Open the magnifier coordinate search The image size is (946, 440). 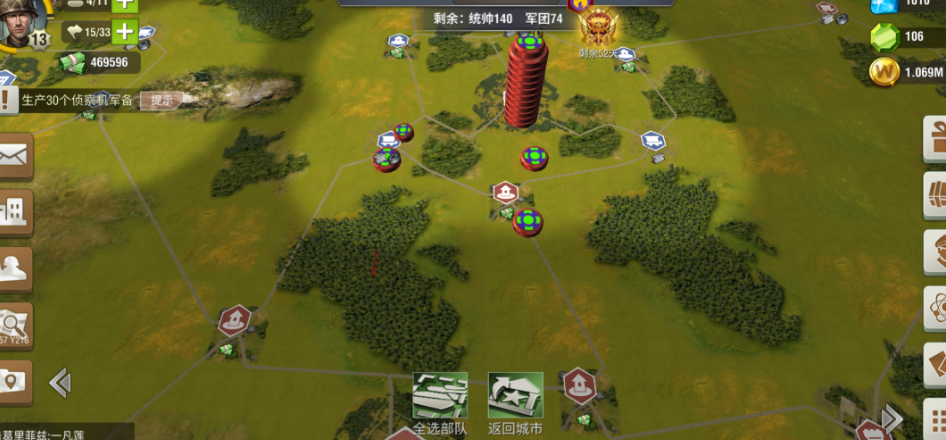tap(15, 324)
